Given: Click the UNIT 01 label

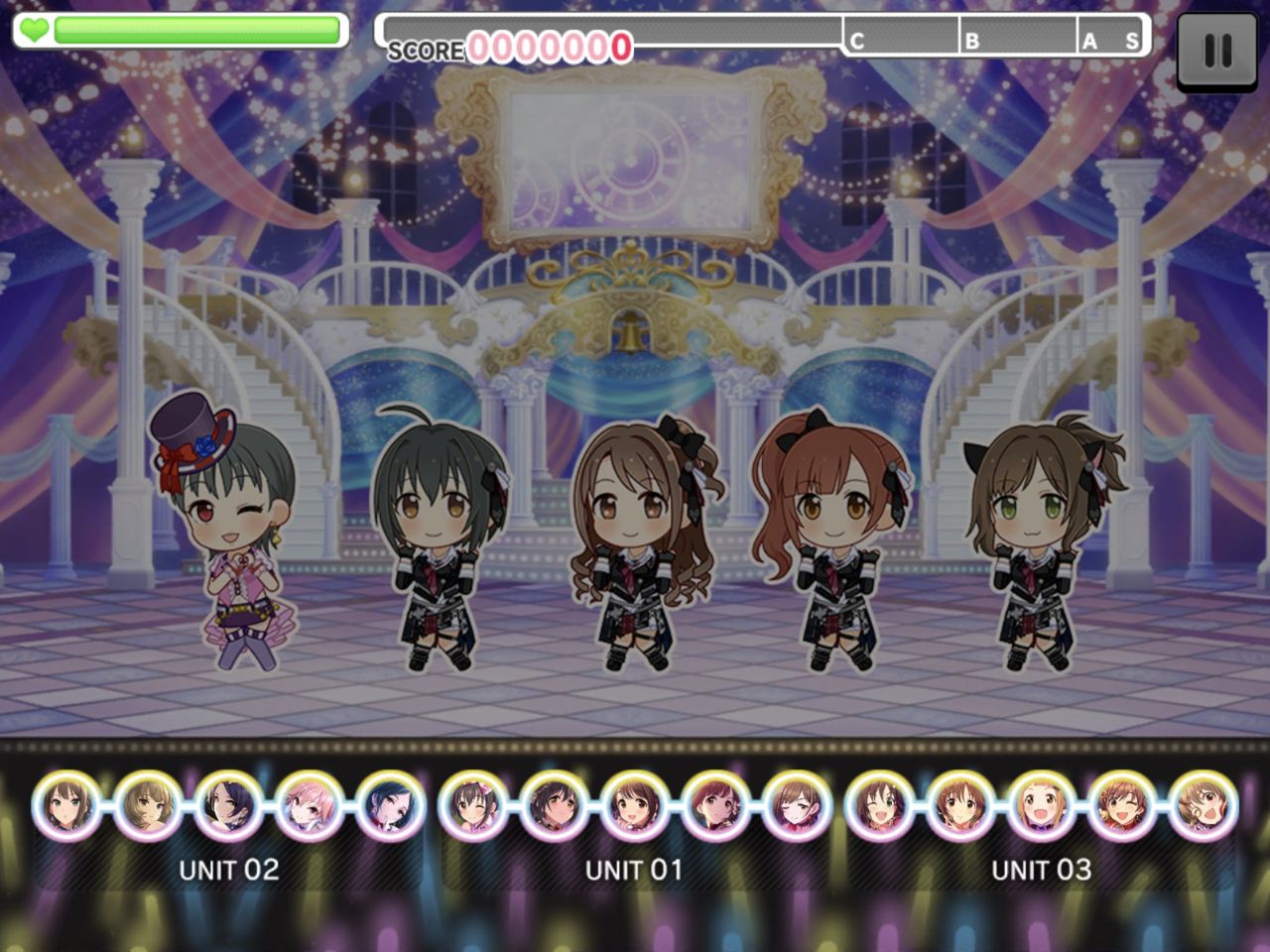Looking at the screenshot, I should pyautogui.click(x=635, y=870).
